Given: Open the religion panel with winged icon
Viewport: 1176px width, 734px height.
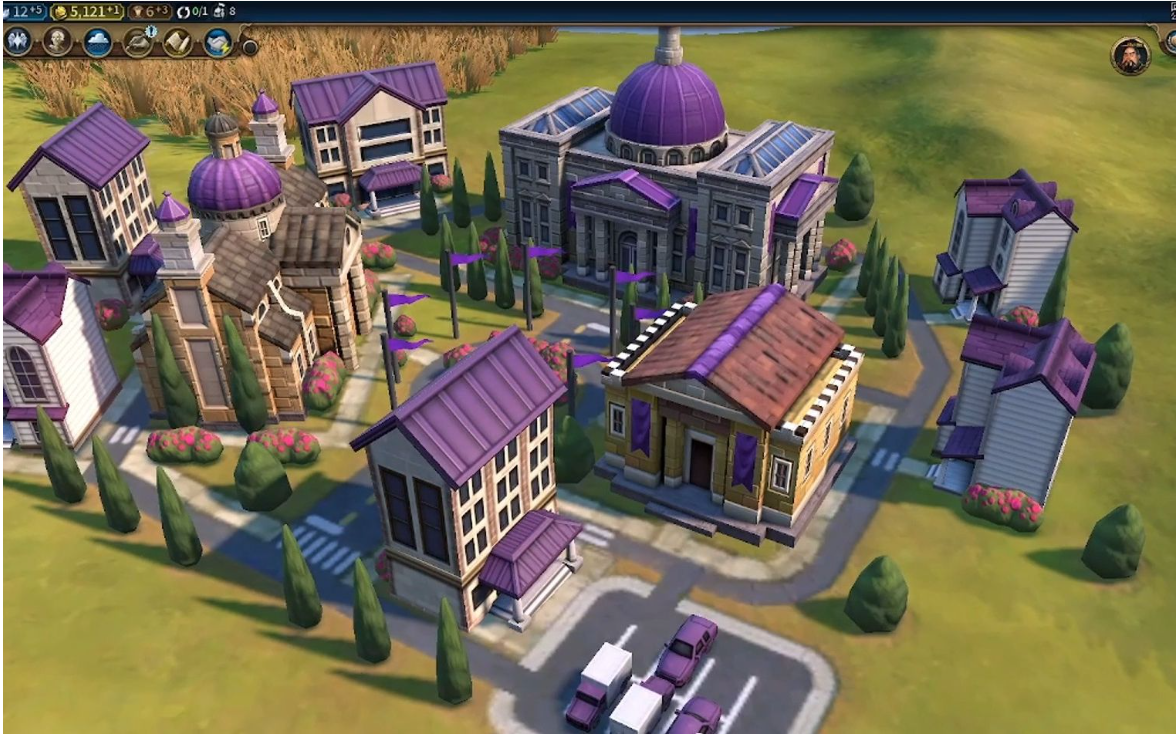Looking at the screenshot, I should click(x=17, y=42).
